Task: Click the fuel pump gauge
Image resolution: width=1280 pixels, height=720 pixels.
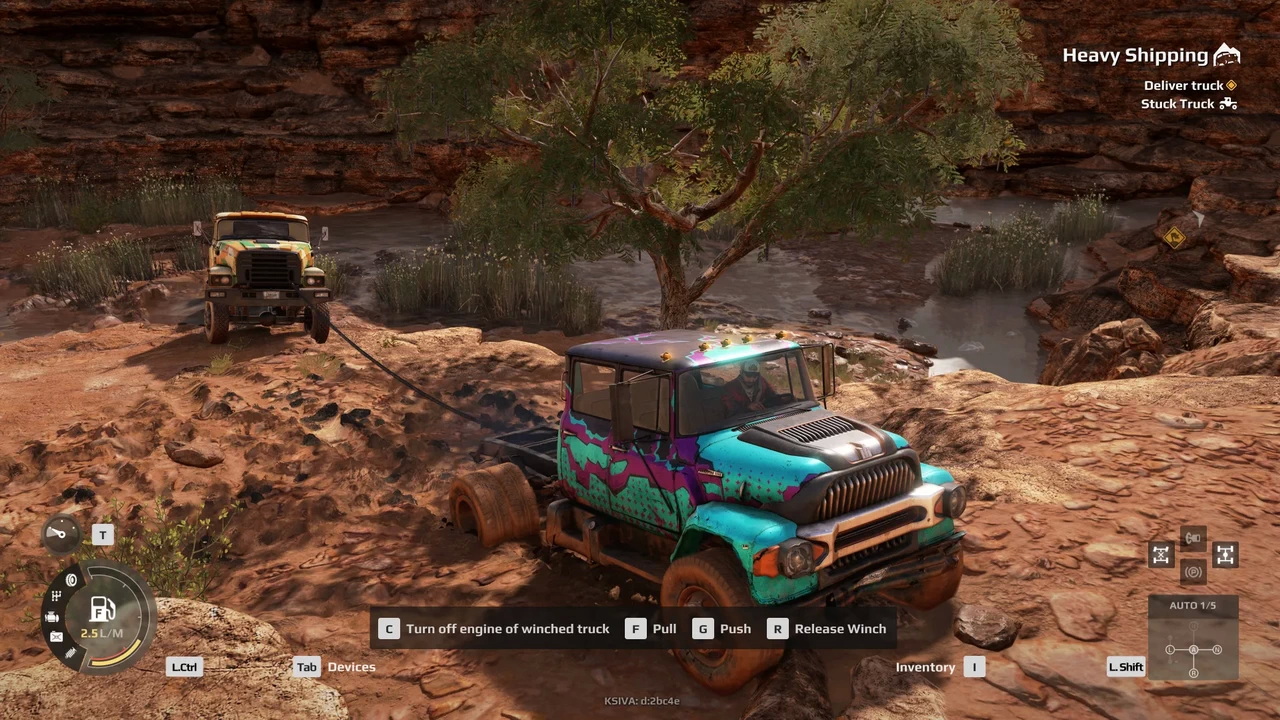Action: coord(102,609)
